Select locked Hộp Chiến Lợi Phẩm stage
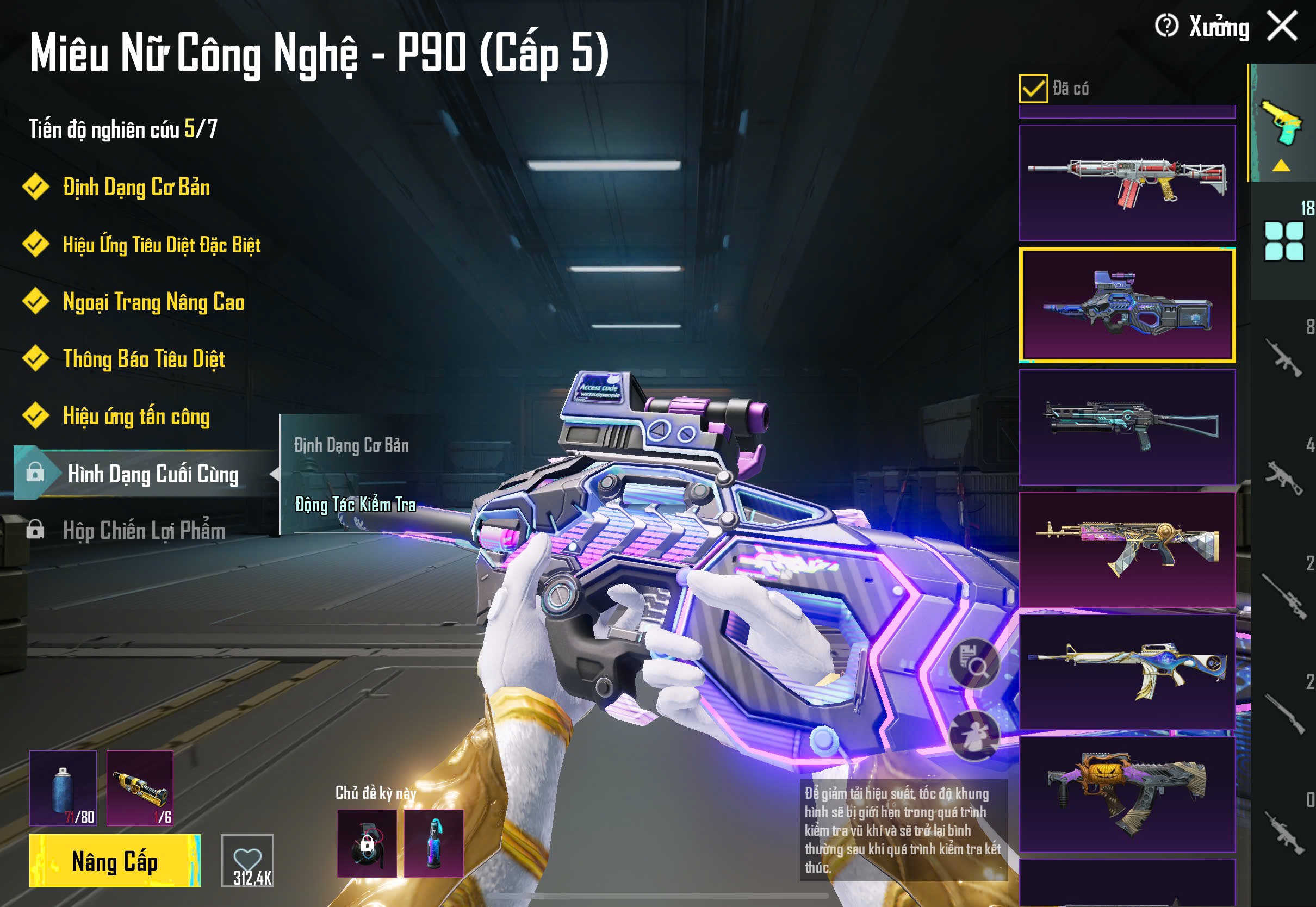1316x907 pixels. 144,531
